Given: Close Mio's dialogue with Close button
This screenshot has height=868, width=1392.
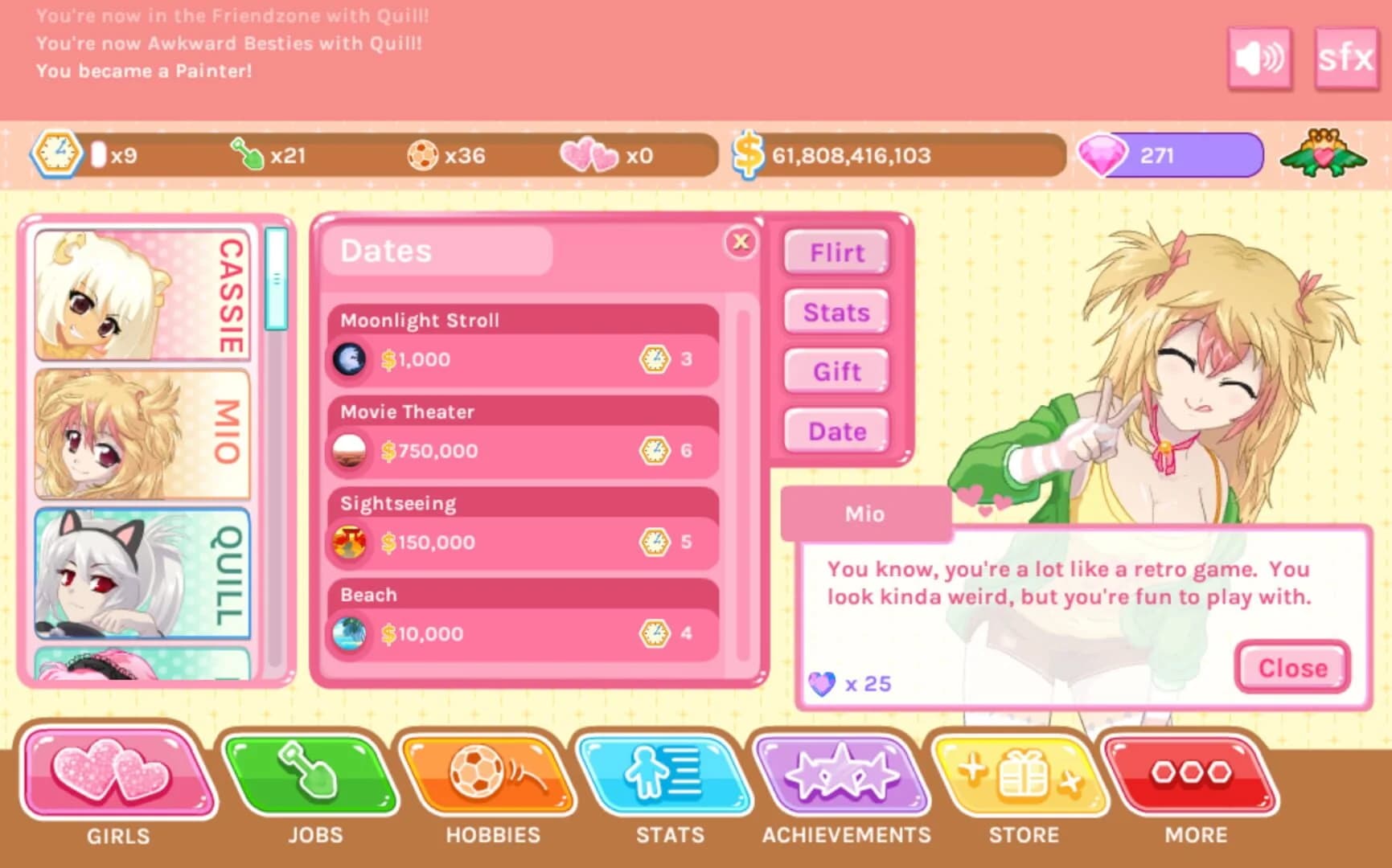Looking at the screenshot, I should point(1291,667).
